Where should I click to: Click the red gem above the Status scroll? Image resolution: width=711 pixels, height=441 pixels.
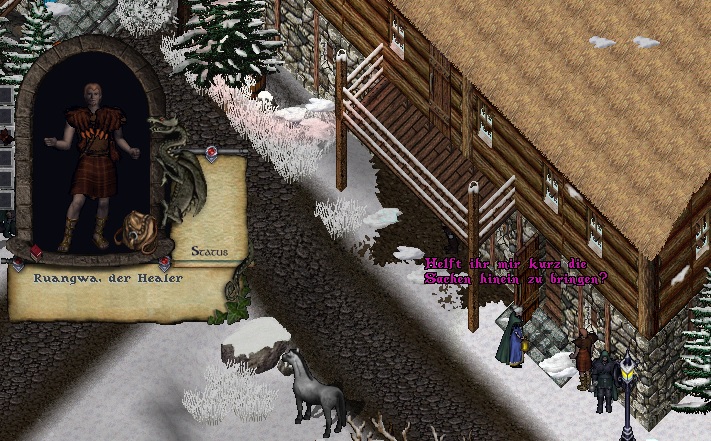(x=211, y=151)
